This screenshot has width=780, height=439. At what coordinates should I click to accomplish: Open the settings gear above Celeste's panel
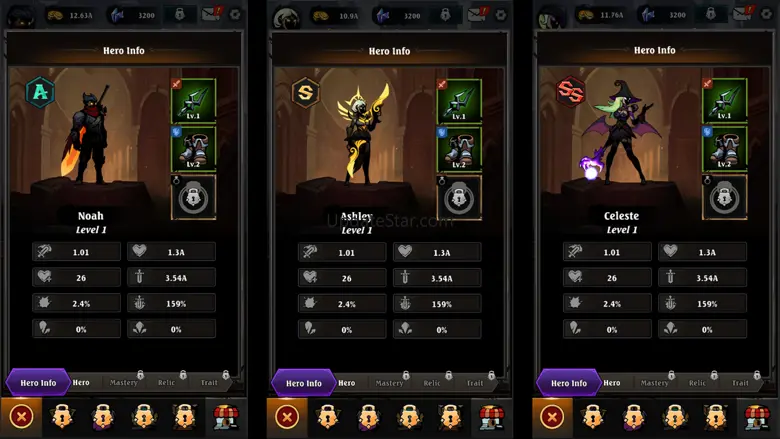coord(767,15)
